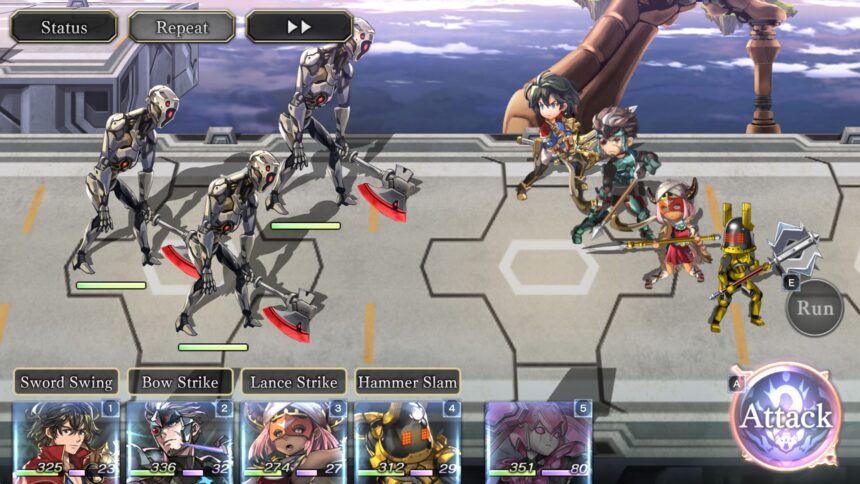Confirm with the Attack button
This screenshot has width=860, height=484.
tap(786, 416)
